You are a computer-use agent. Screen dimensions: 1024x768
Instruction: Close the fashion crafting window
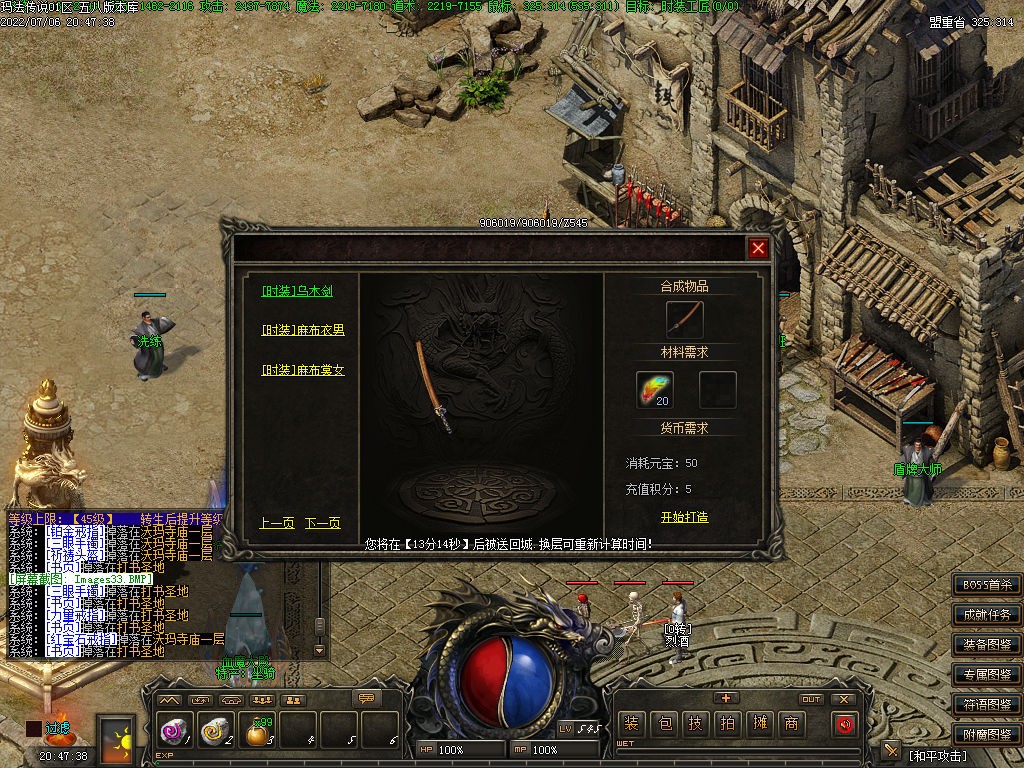pyautogui.click(x=758, y=249)
